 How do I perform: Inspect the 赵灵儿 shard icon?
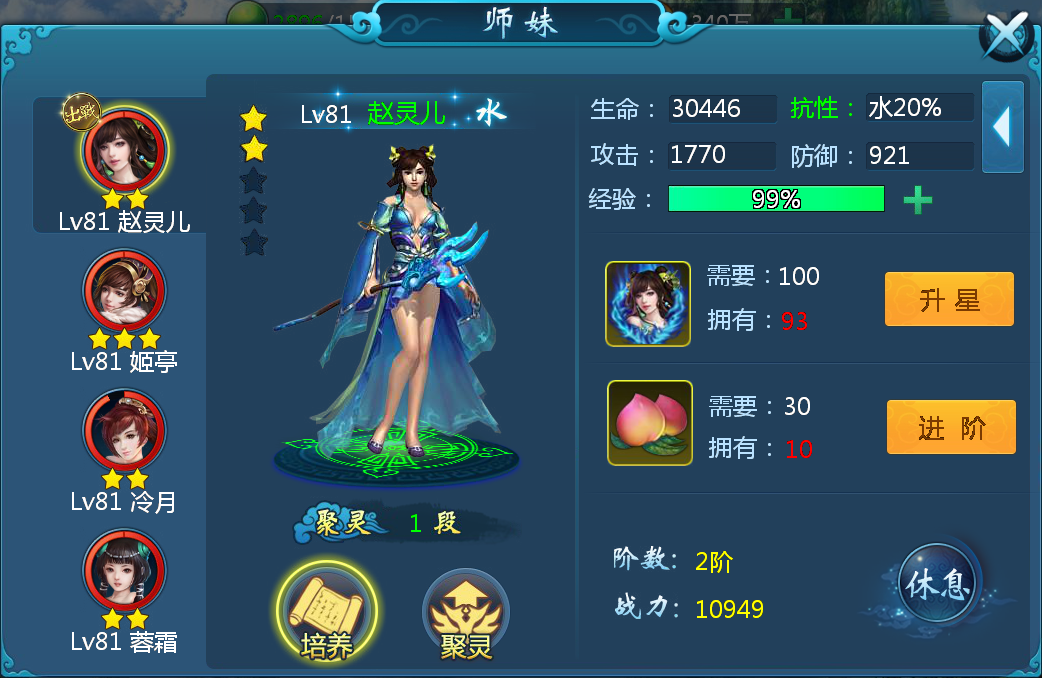tap(648, 304)
